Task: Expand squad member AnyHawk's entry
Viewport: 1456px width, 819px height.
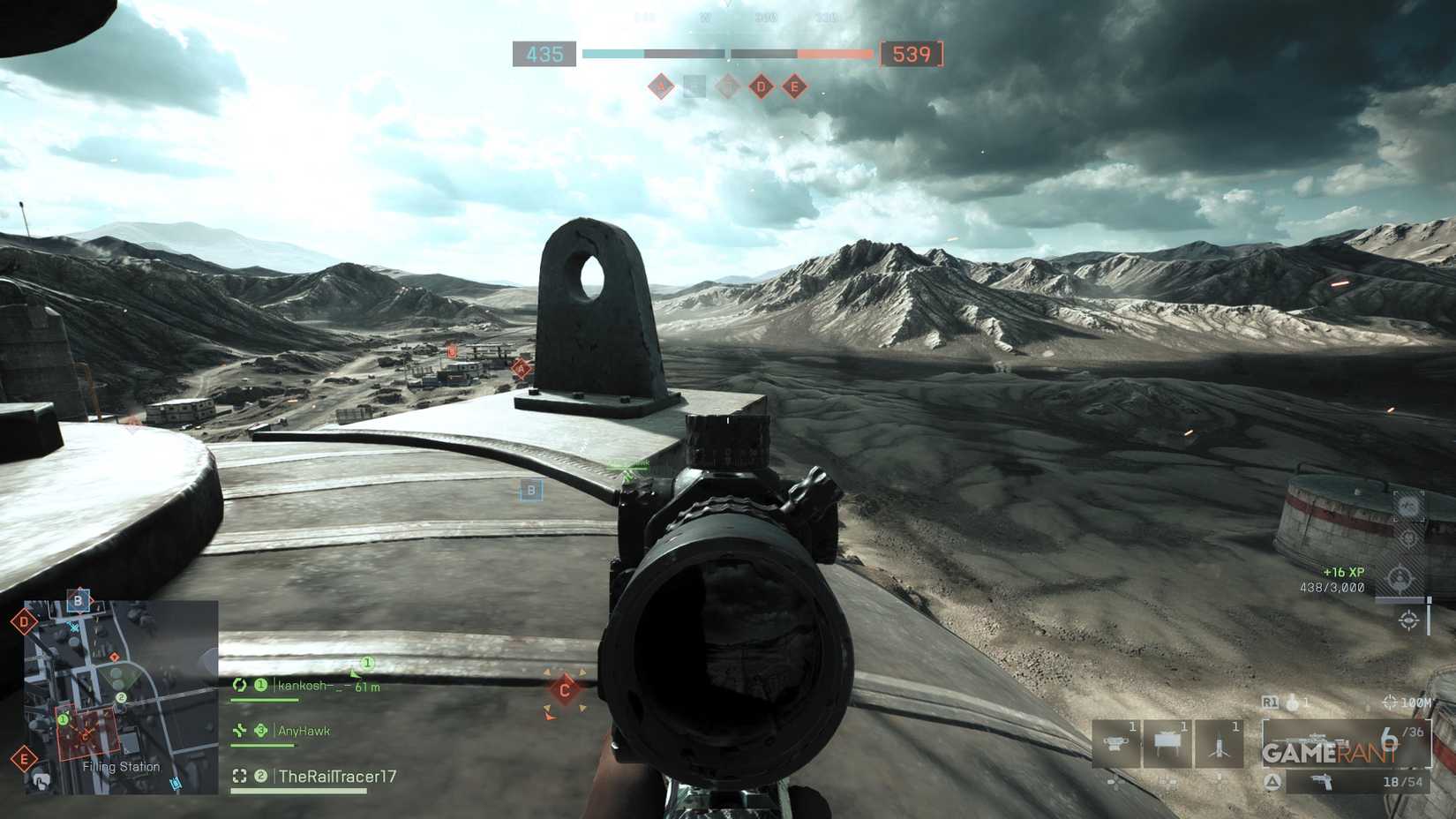Action: tap(304, 731)
